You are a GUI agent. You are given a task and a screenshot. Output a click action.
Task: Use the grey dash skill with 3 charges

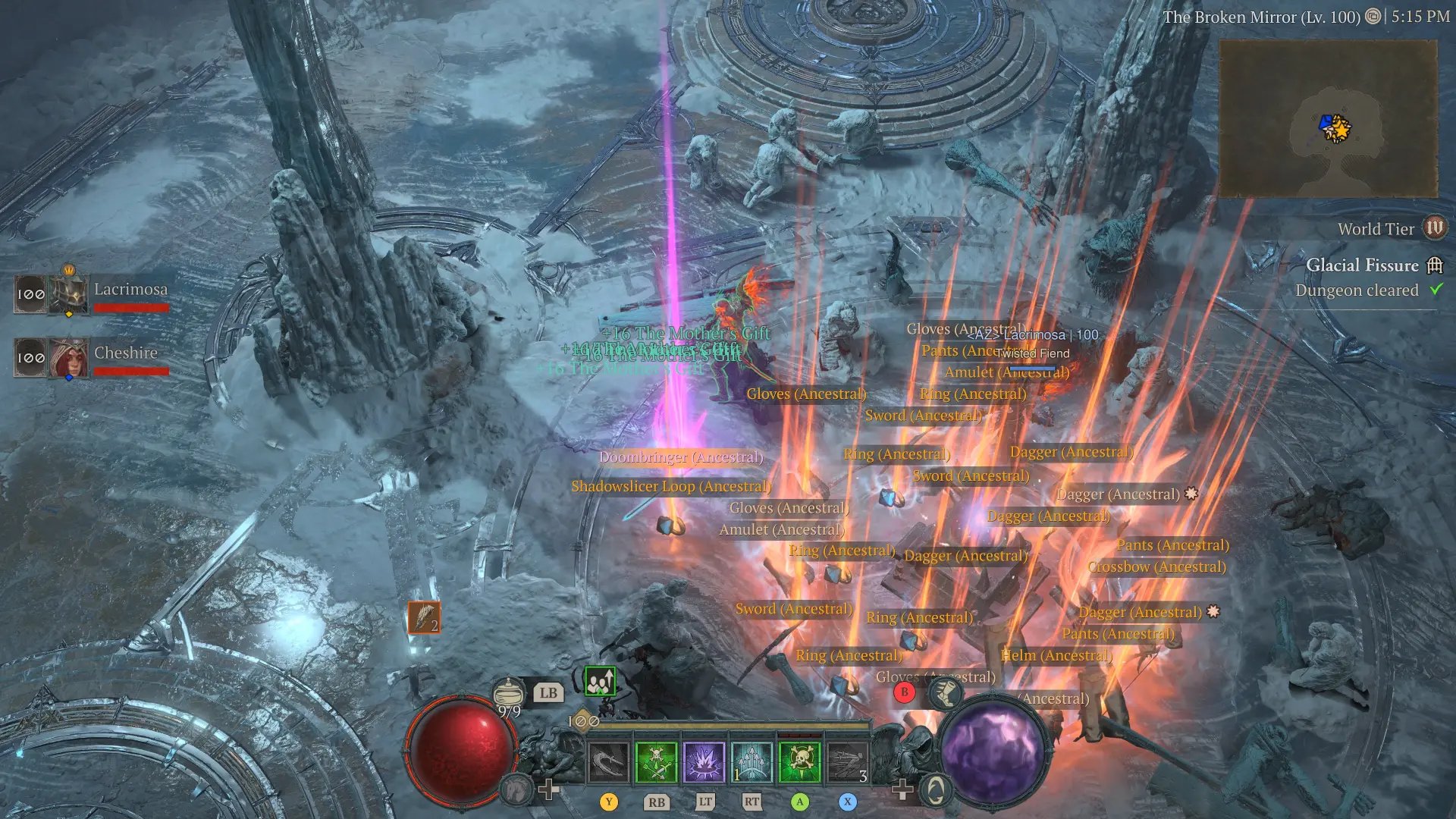(x=847, y=761)
